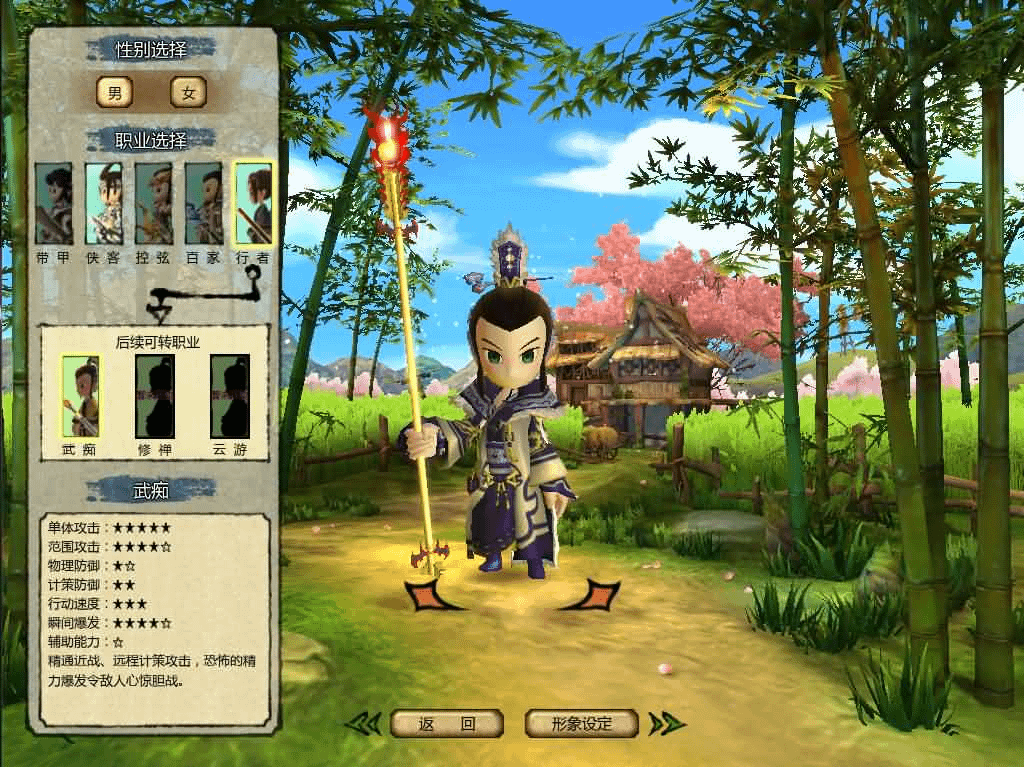Select the female gender button 女
This screenshot has height=767, width=1024.
click(x=188, y=93)
